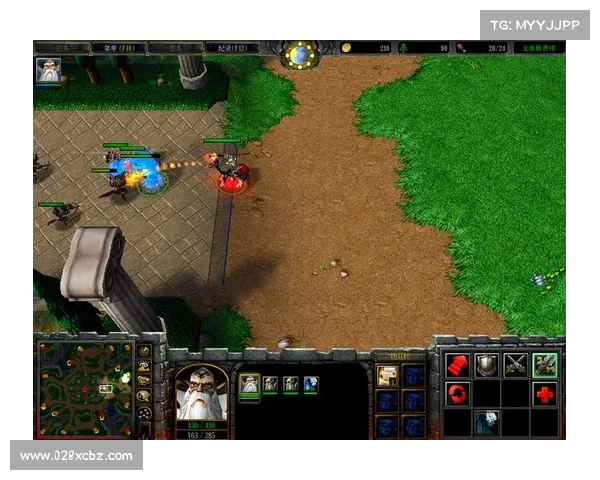The width and height of the screenshot is (600, 480).
Task: Activate the crossed swords Attack command
Action: coord(516,365)
